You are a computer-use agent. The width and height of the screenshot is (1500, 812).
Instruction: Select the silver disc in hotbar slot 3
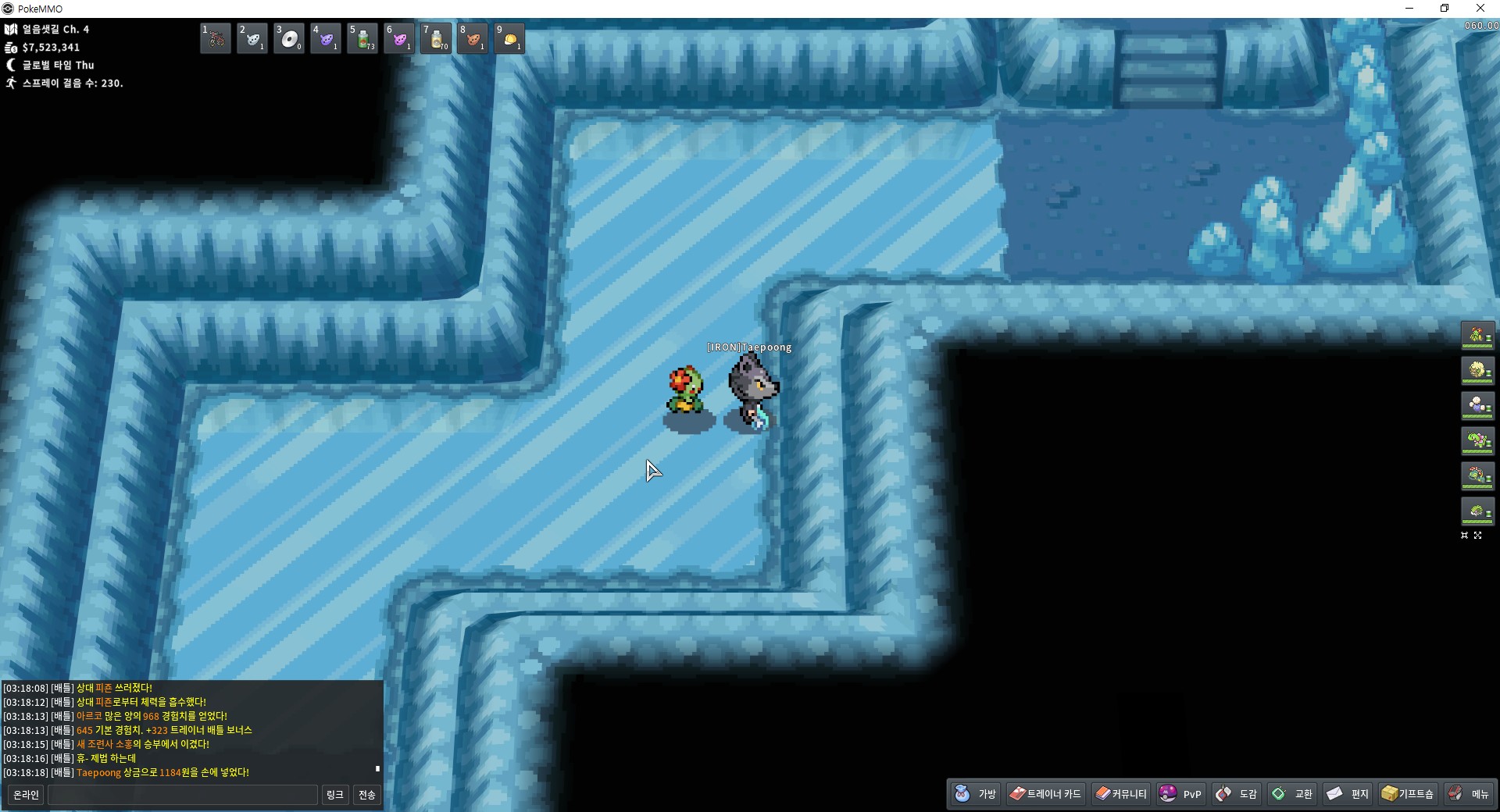click(289, 38)
